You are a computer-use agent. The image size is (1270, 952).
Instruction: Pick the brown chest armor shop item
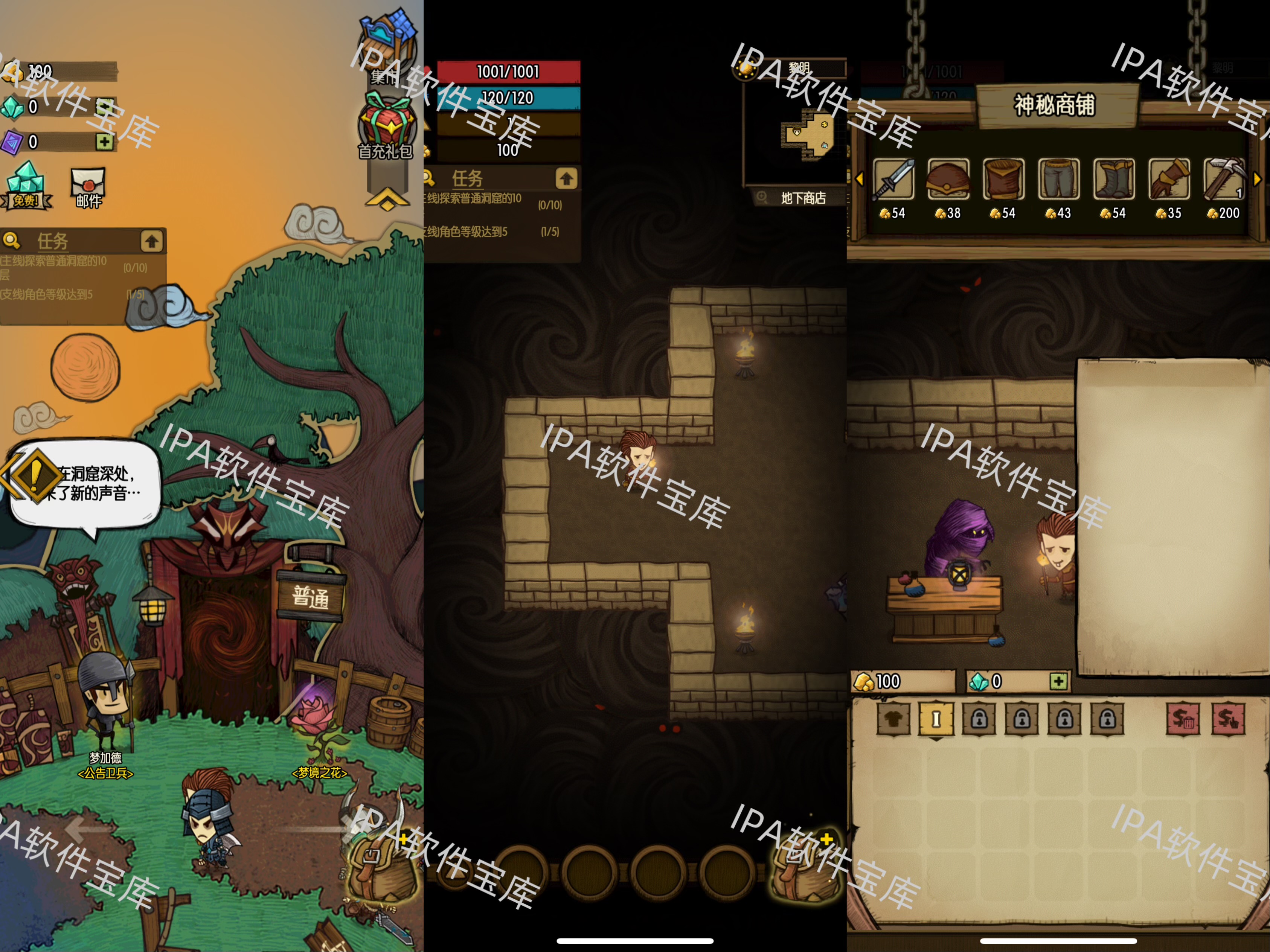click(x=1003, y=180)
